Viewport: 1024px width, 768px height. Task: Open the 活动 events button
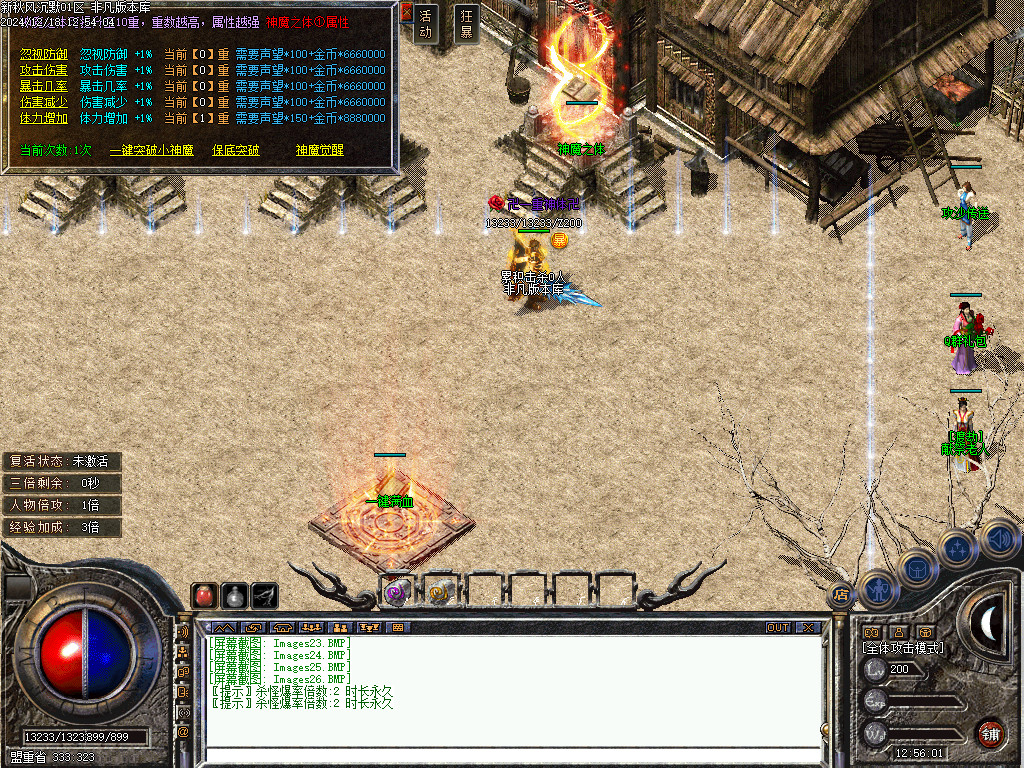[427, 23]
